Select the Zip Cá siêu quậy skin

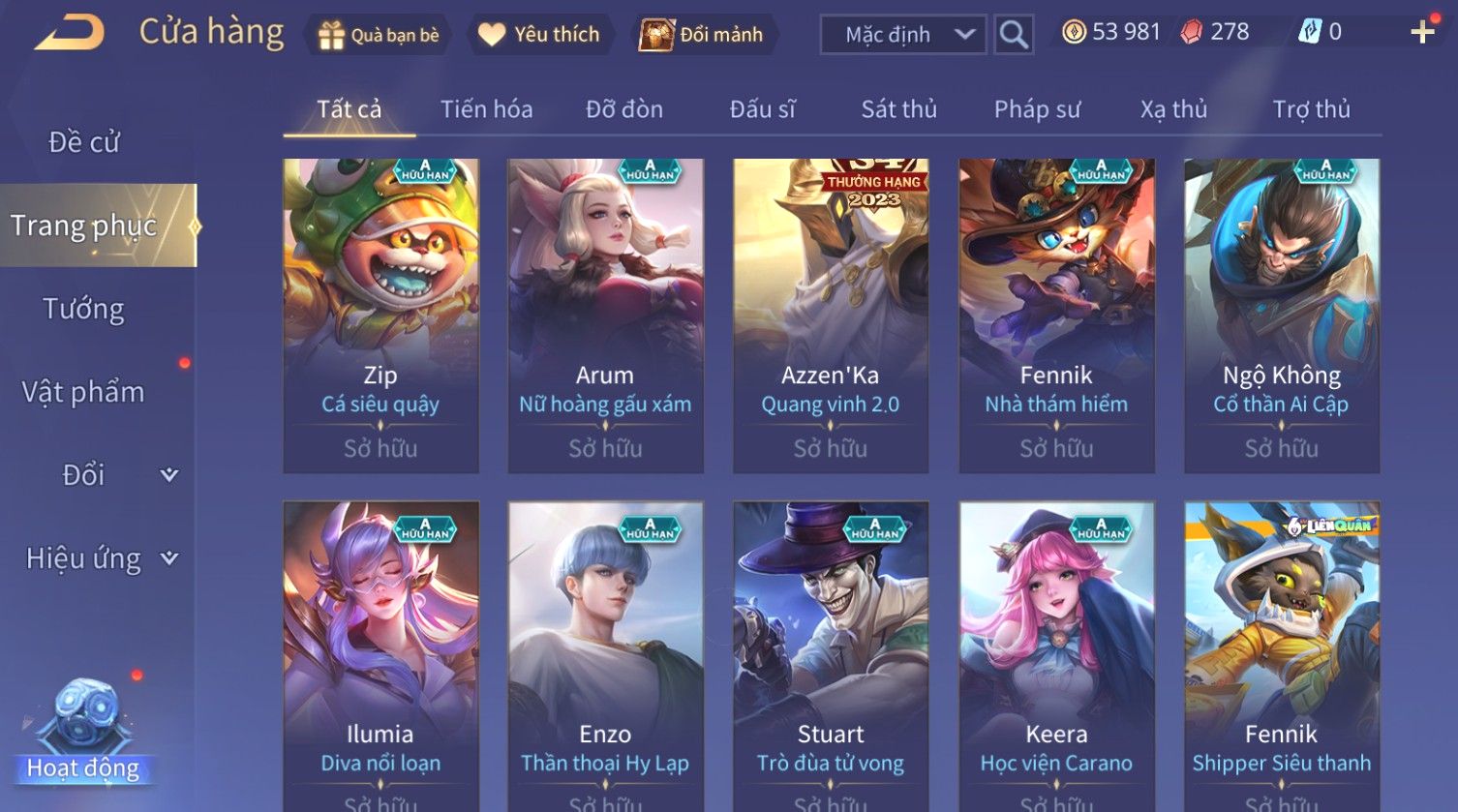point(380,315)
